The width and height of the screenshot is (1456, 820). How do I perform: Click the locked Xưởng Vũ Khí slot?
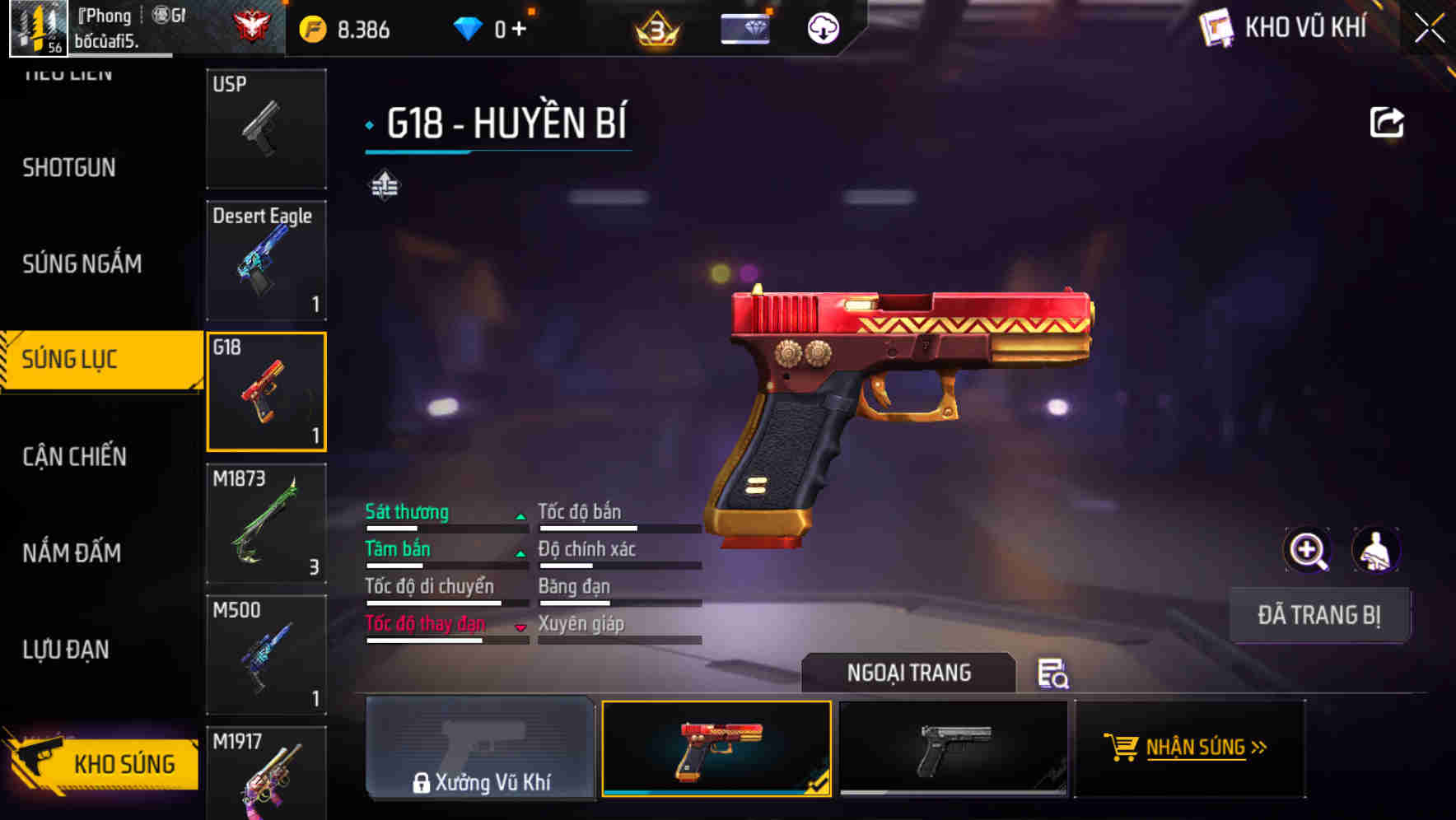pyautogui.click(x=480, y=749)
